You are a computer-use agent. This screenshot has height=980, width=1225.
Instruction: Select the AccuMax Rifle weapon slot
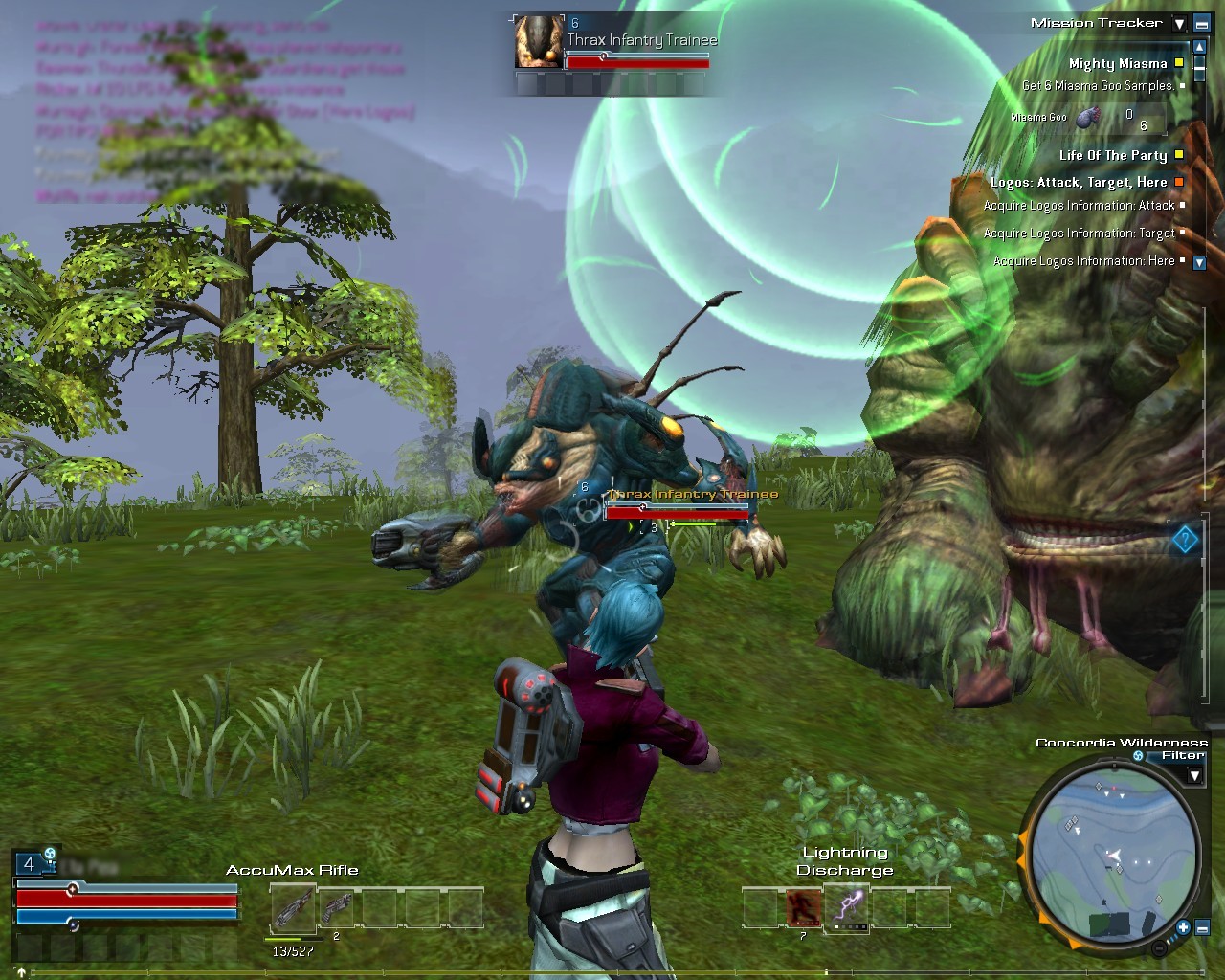point(292,908)
